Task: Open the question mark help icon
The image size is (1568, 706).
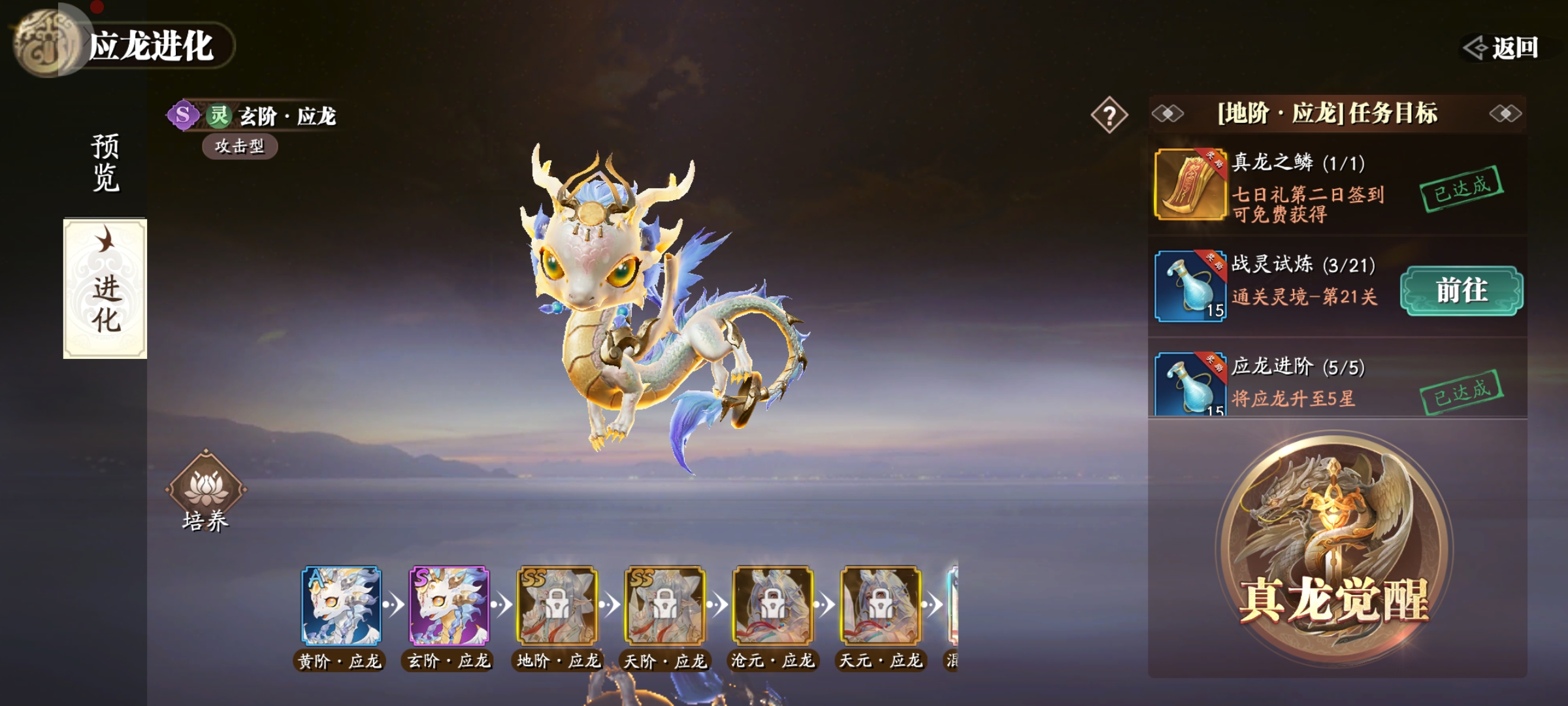Action: point(1109,116)
